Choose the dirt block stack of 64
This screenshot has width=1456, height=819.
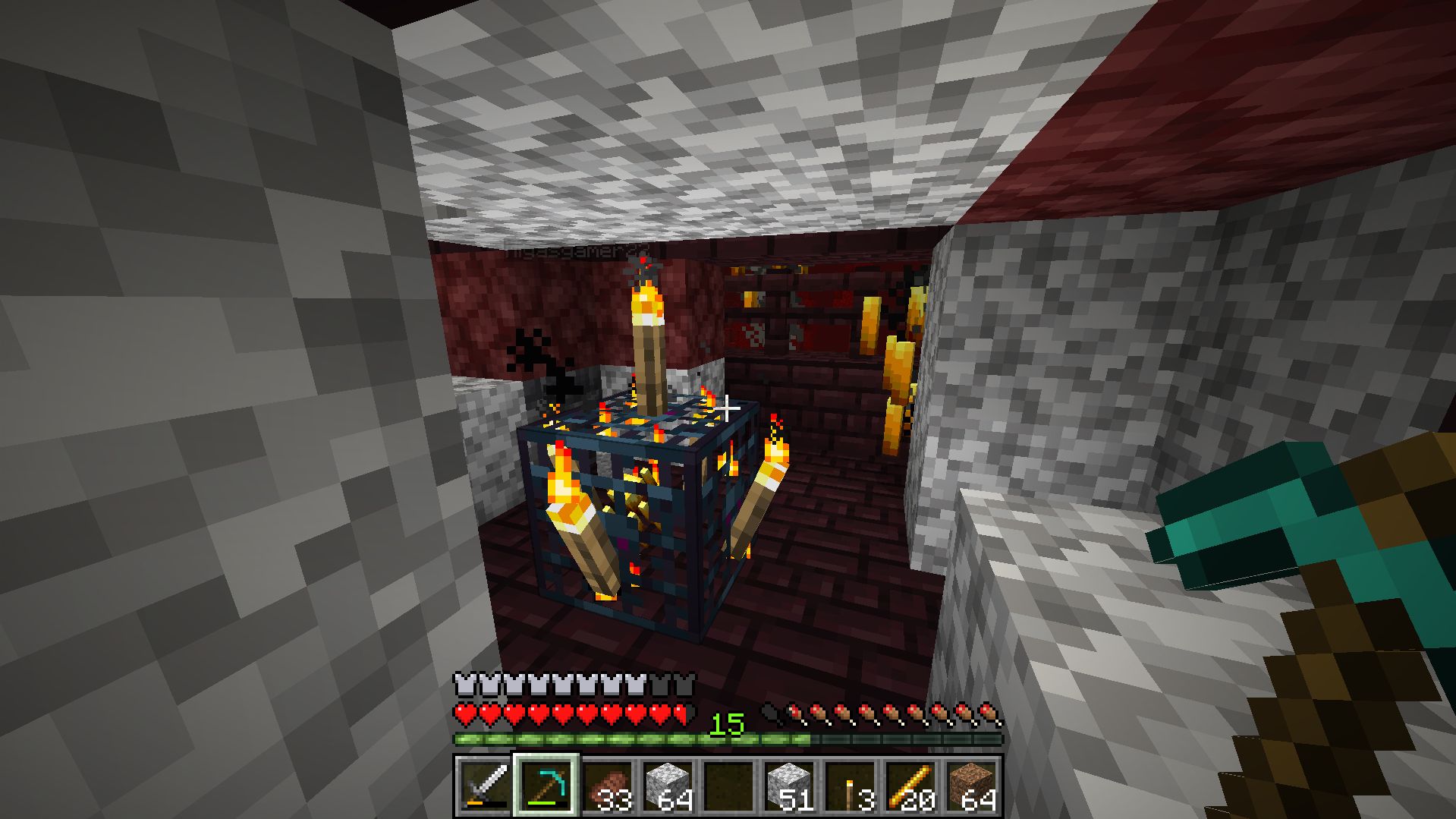coord(971,786)
